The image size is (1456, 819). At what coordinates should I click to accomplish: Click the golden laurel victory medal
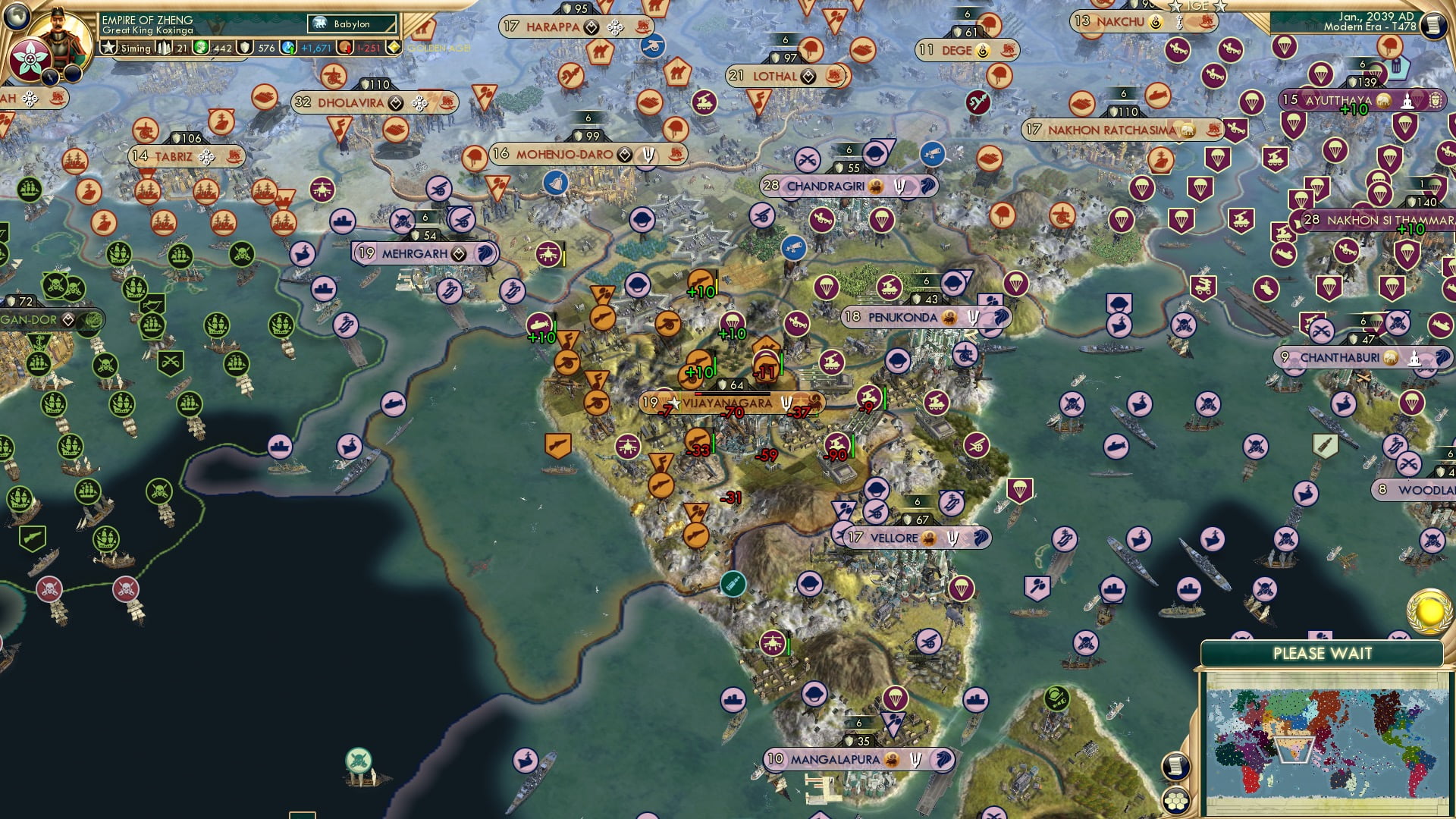pos(1428,611)
